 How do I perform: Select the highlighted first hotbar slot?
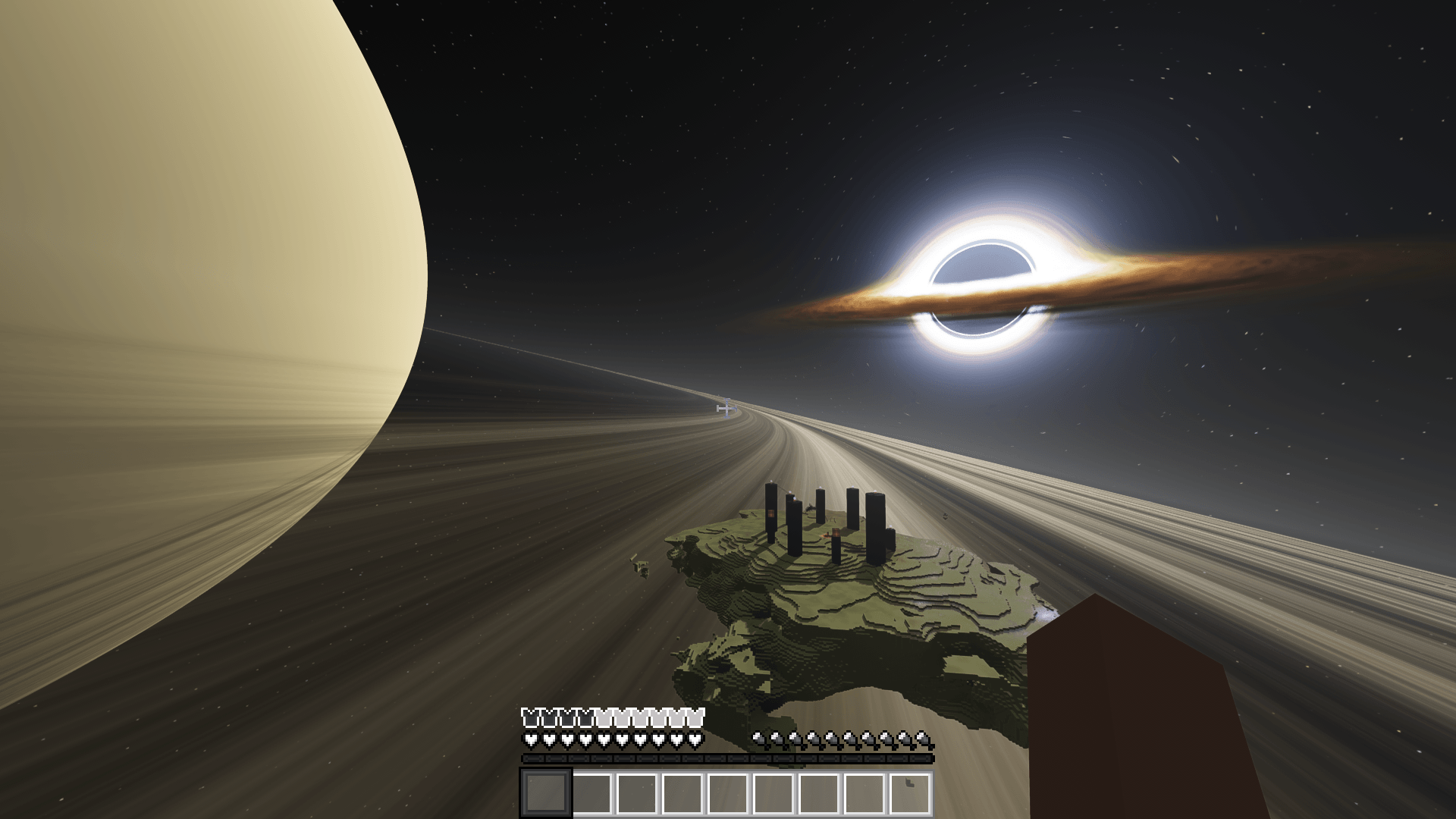[x=545, y=793]
